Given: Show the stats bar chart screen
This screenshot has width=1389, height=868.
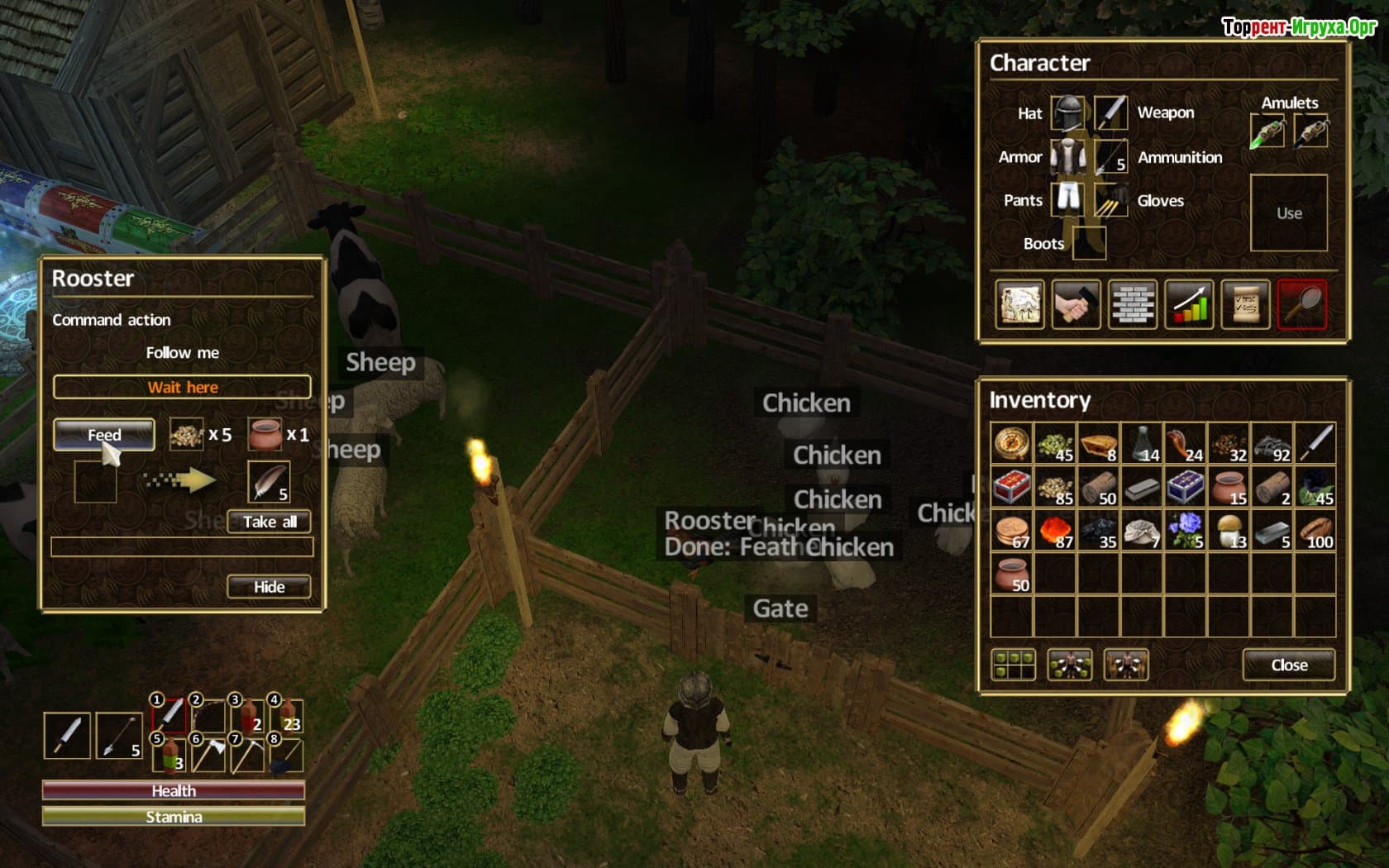Looking at the screenshot, I should (1189, 305).
